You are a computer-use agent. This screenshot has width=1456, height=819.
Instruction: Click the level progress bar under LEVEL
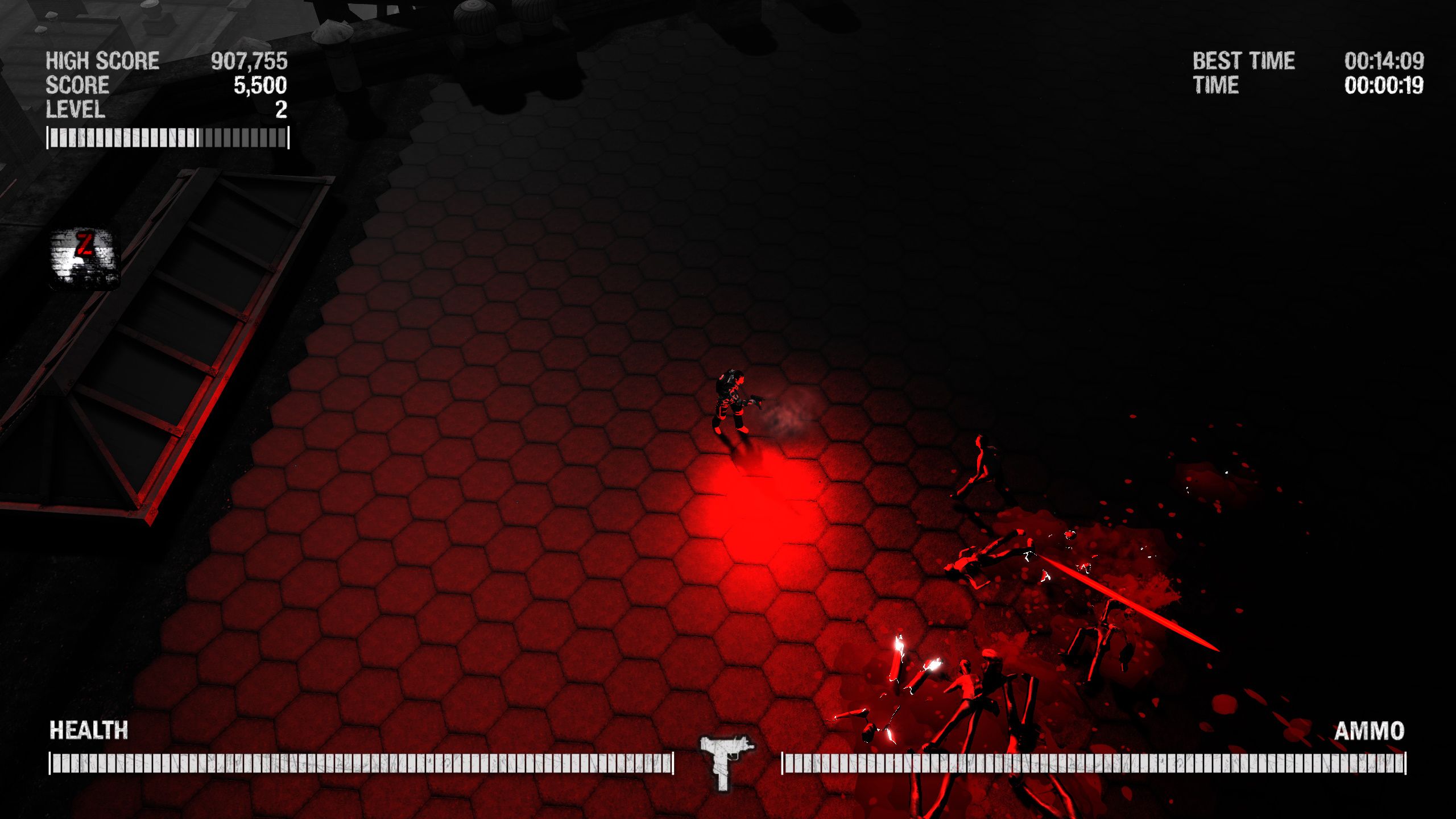pos(168,138)
